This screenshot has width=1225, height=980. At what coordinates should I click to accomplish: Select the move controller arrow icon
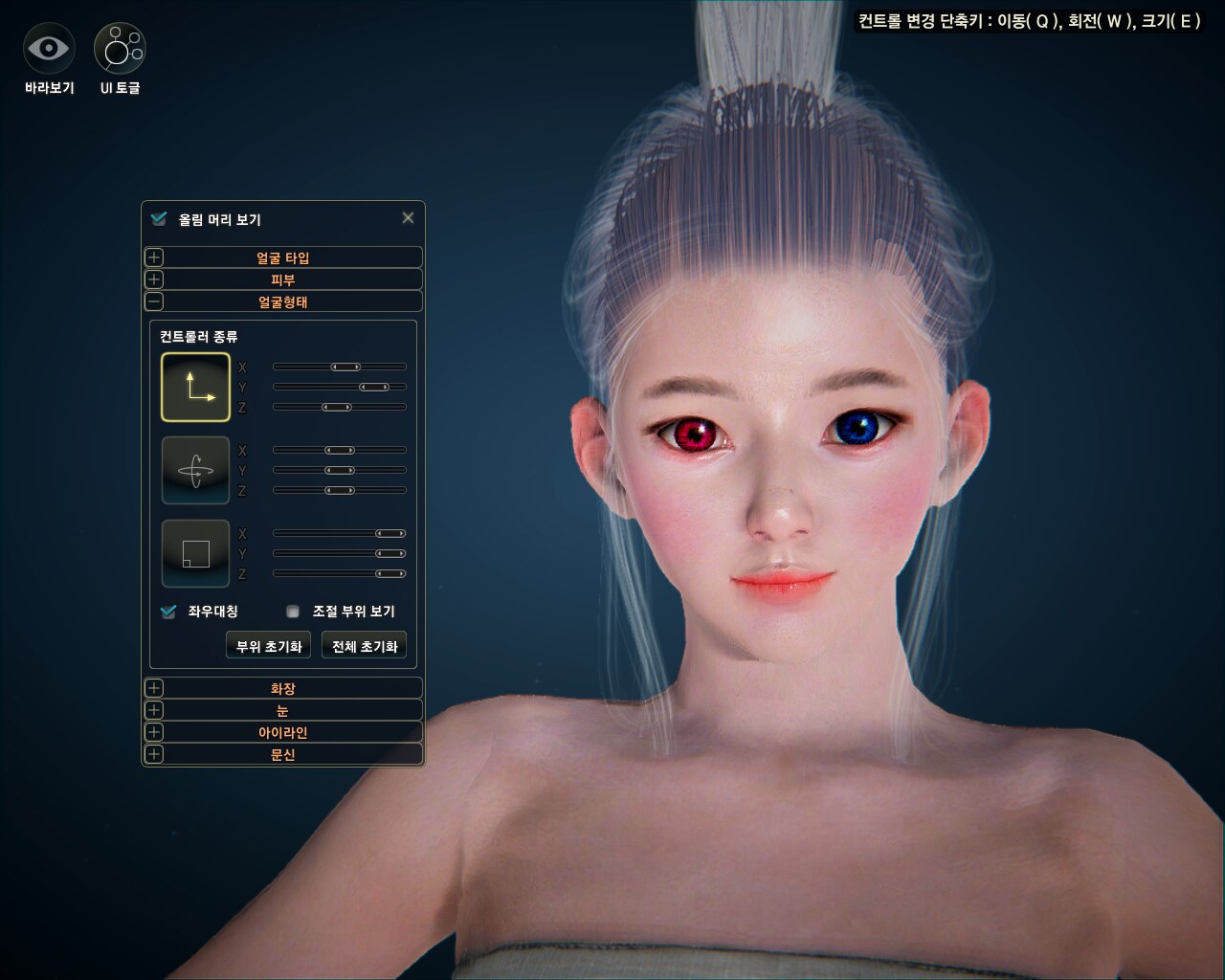(196, 388)
